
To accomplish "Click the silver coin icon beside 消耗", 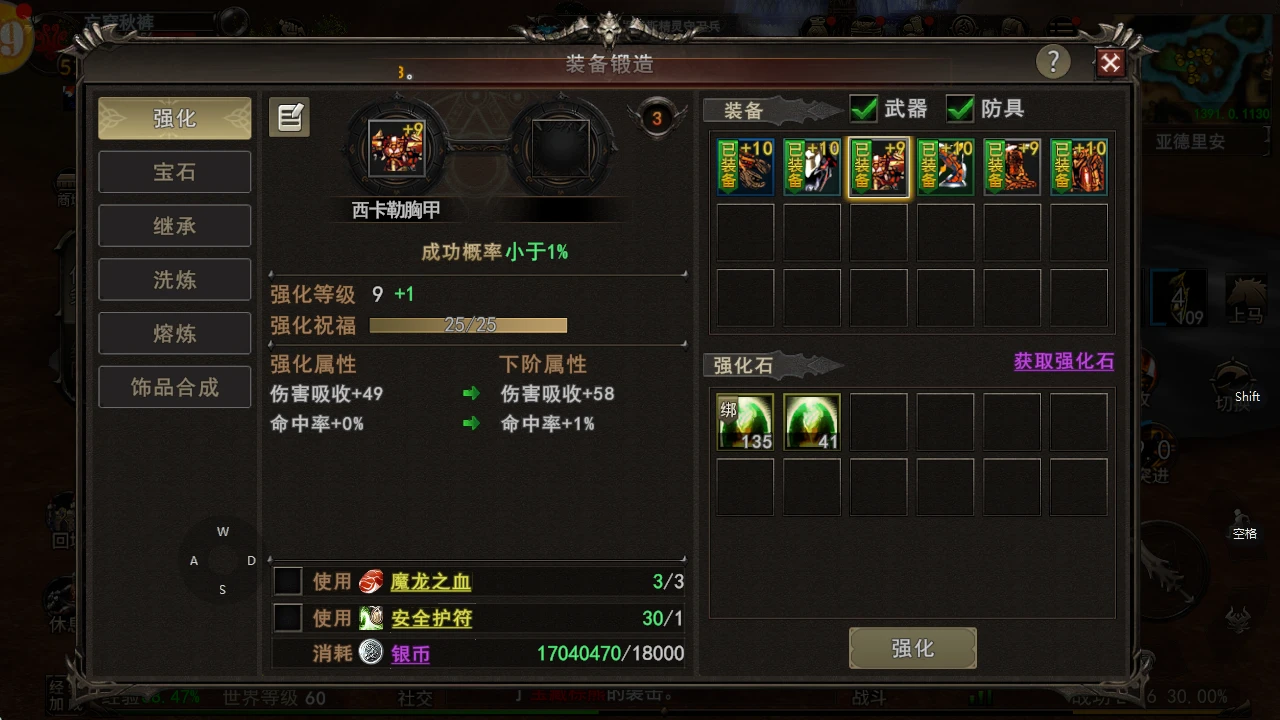I will point(370,652).
